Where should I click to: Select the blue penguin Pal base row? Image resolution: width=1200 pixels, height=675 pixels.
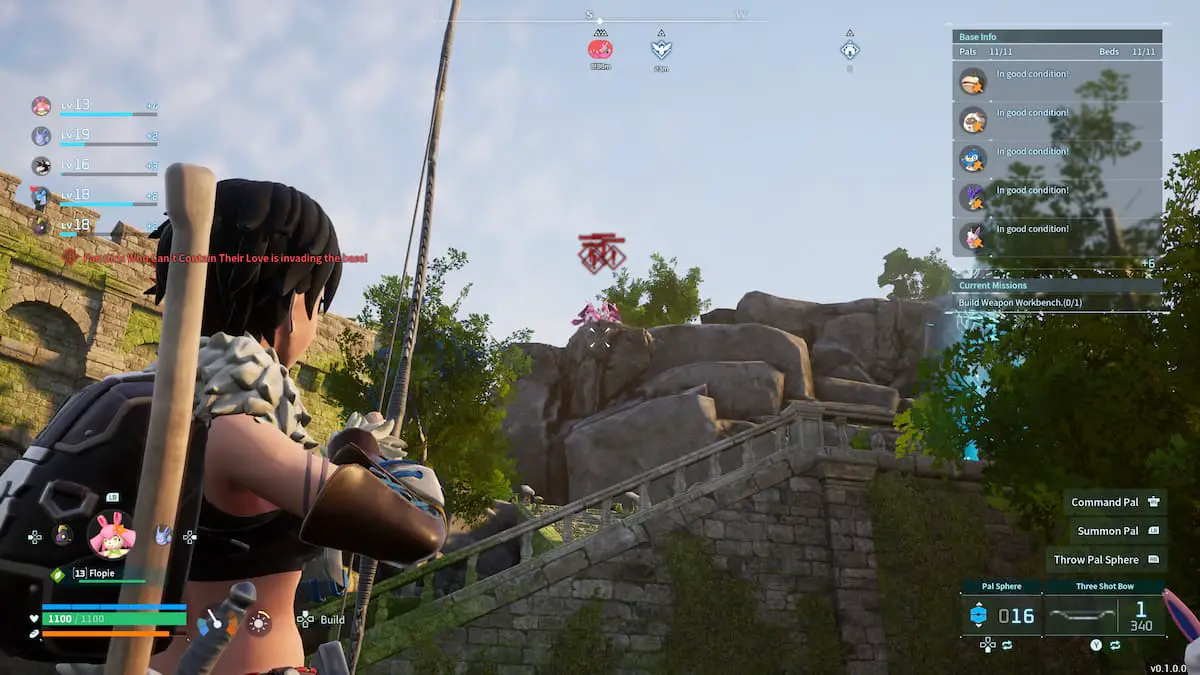click(1056, 159)
